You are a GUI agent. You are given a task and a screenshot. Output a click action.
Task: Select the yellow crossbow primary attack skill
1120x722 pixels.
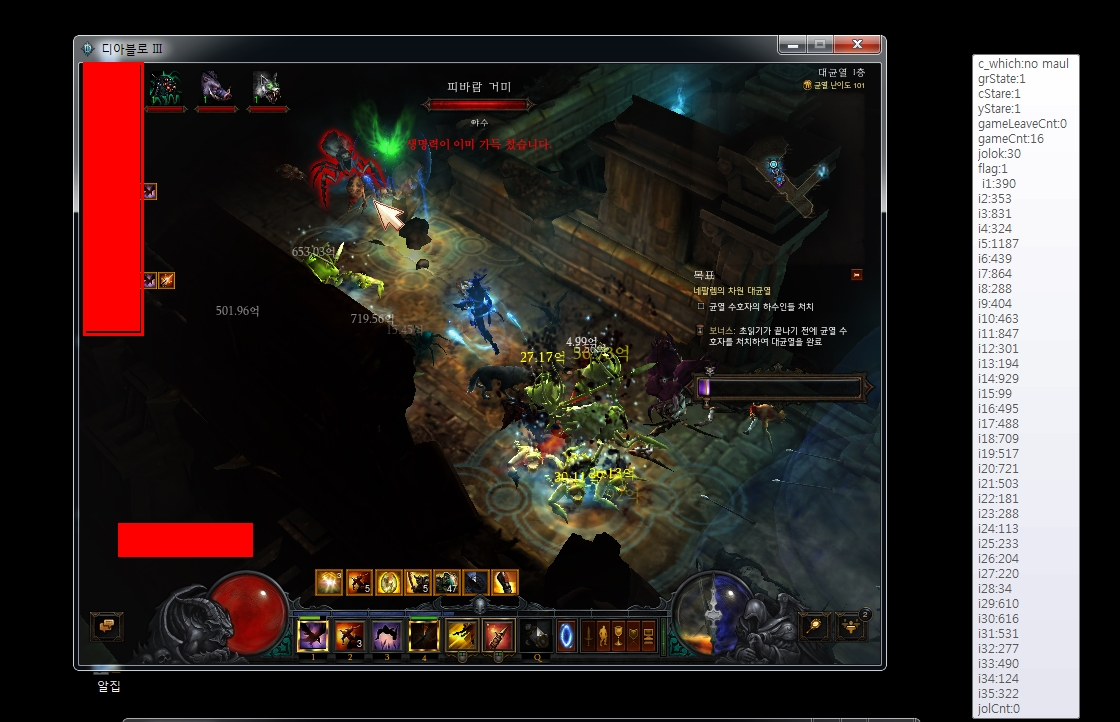461,635
